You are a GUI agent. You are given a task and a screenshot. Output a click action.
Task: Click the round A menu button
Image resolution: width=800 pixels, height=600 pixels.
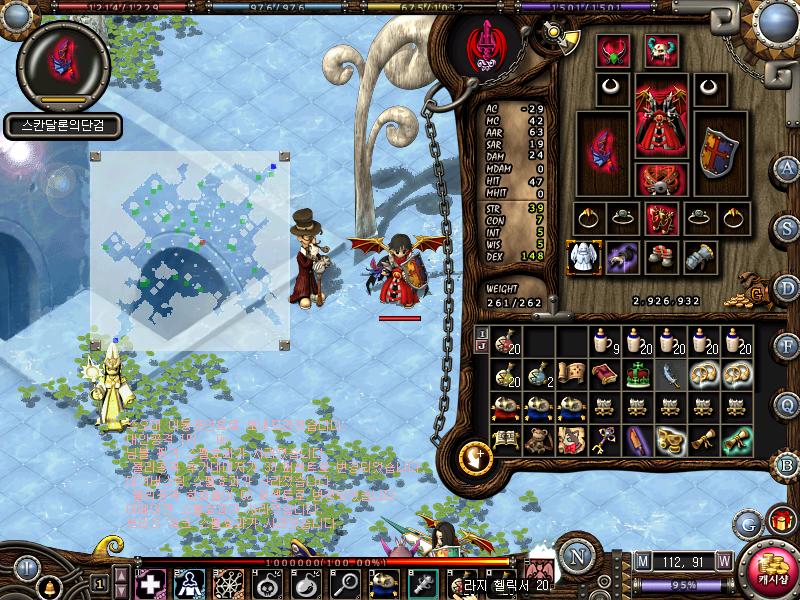(788, 168)
